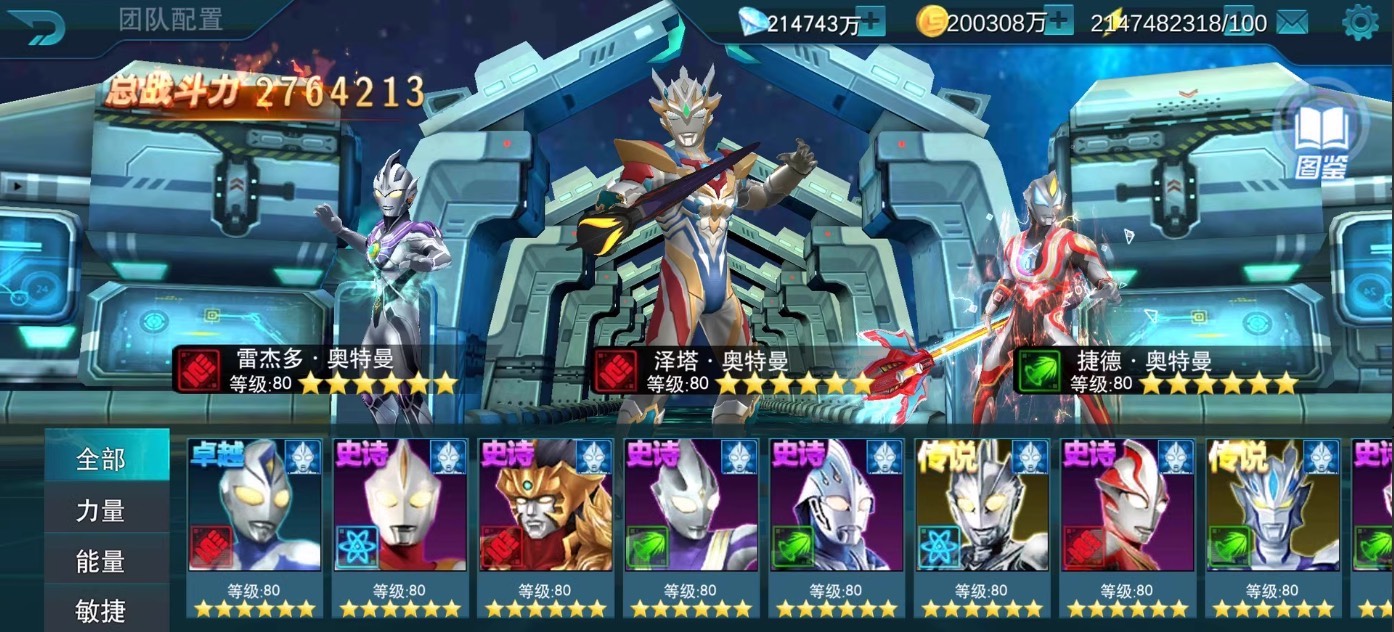The image size is (1394, 632).
Task: Open the mail envelope icon
Action: tap(1292, 22)
